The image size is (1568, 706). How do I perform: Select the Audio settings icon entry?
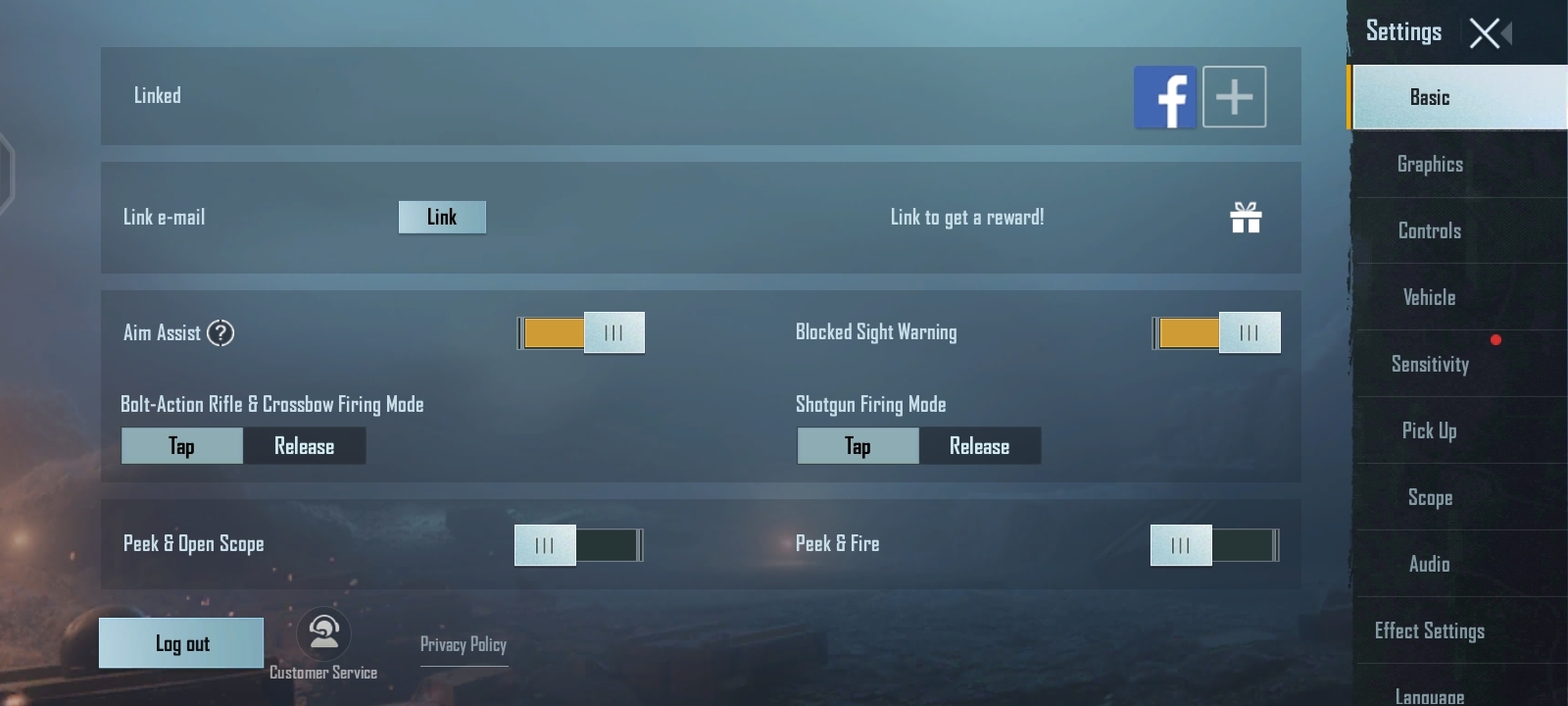click(x=1430, y=564)
